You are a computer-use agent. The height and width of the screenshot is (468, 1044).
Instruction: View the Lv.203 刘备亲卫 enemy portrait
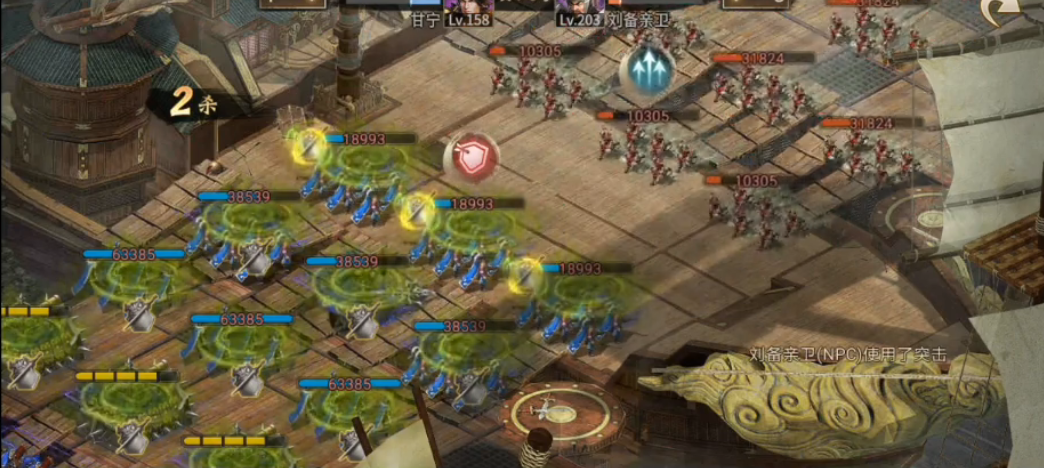click(582, 8)
